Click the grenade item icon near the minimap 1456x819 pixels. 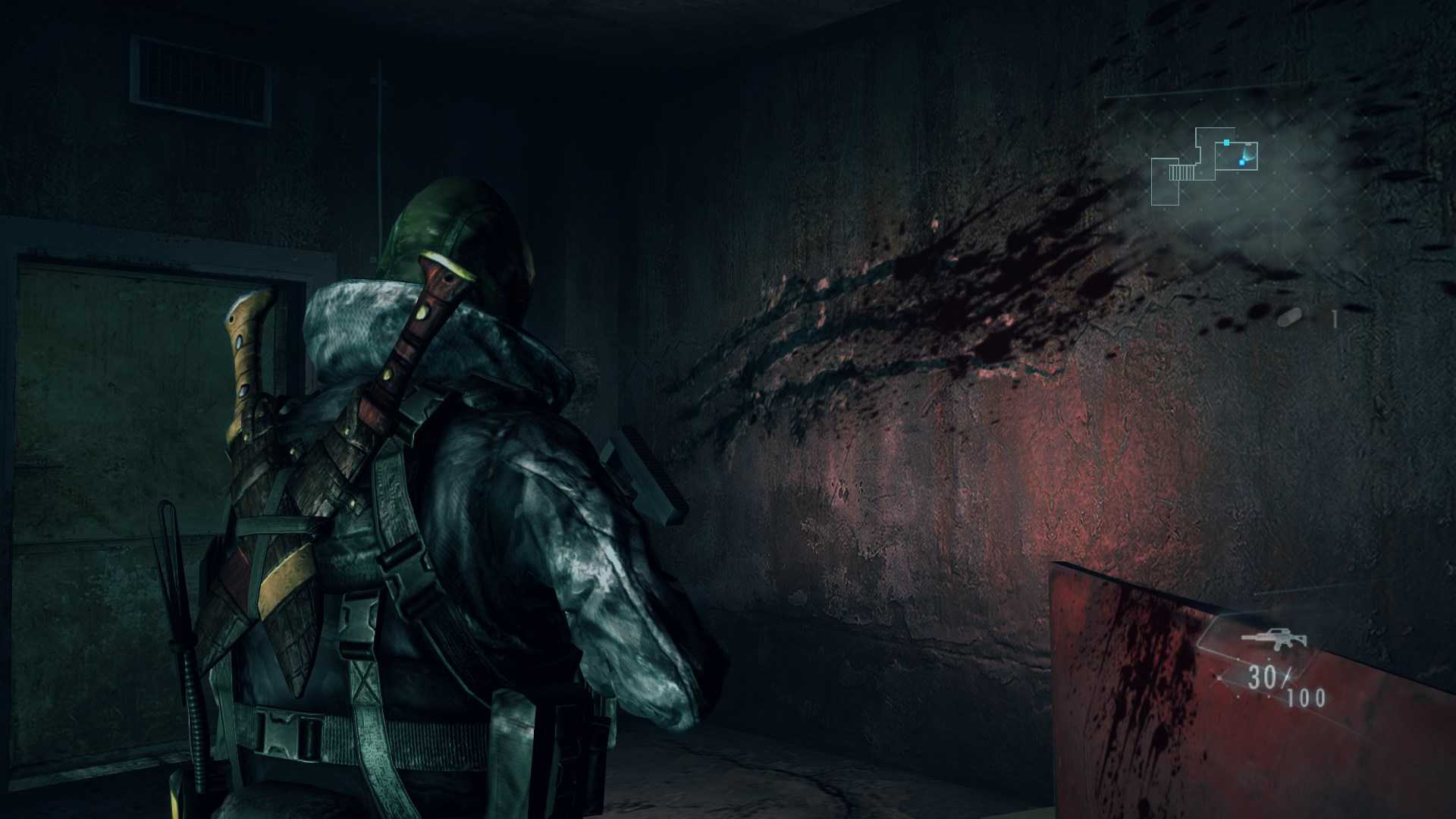pyautogui.click(x=1289, y=316)
